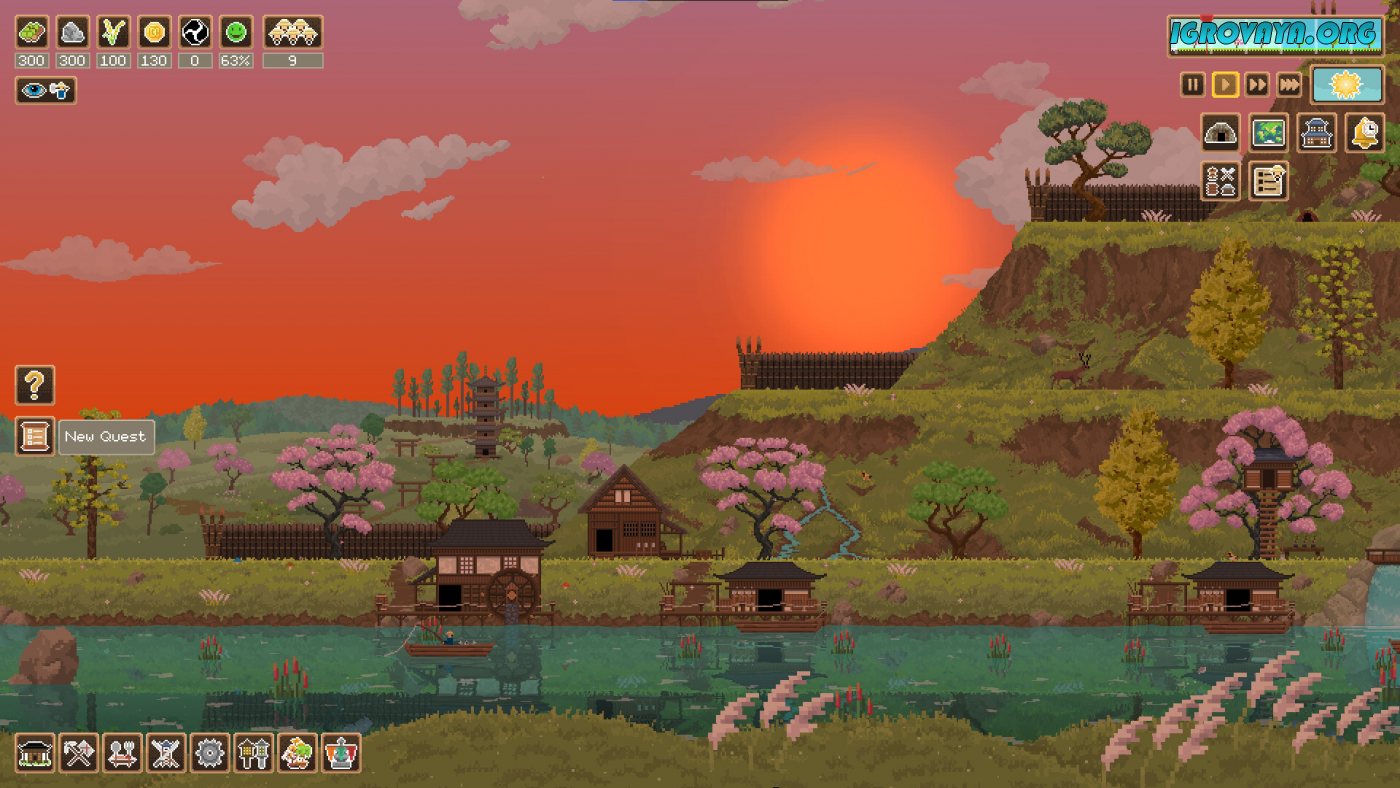Open the New Quest scroll
The width and height of the screenshot is (1400, 788).
tap(35, 436)
